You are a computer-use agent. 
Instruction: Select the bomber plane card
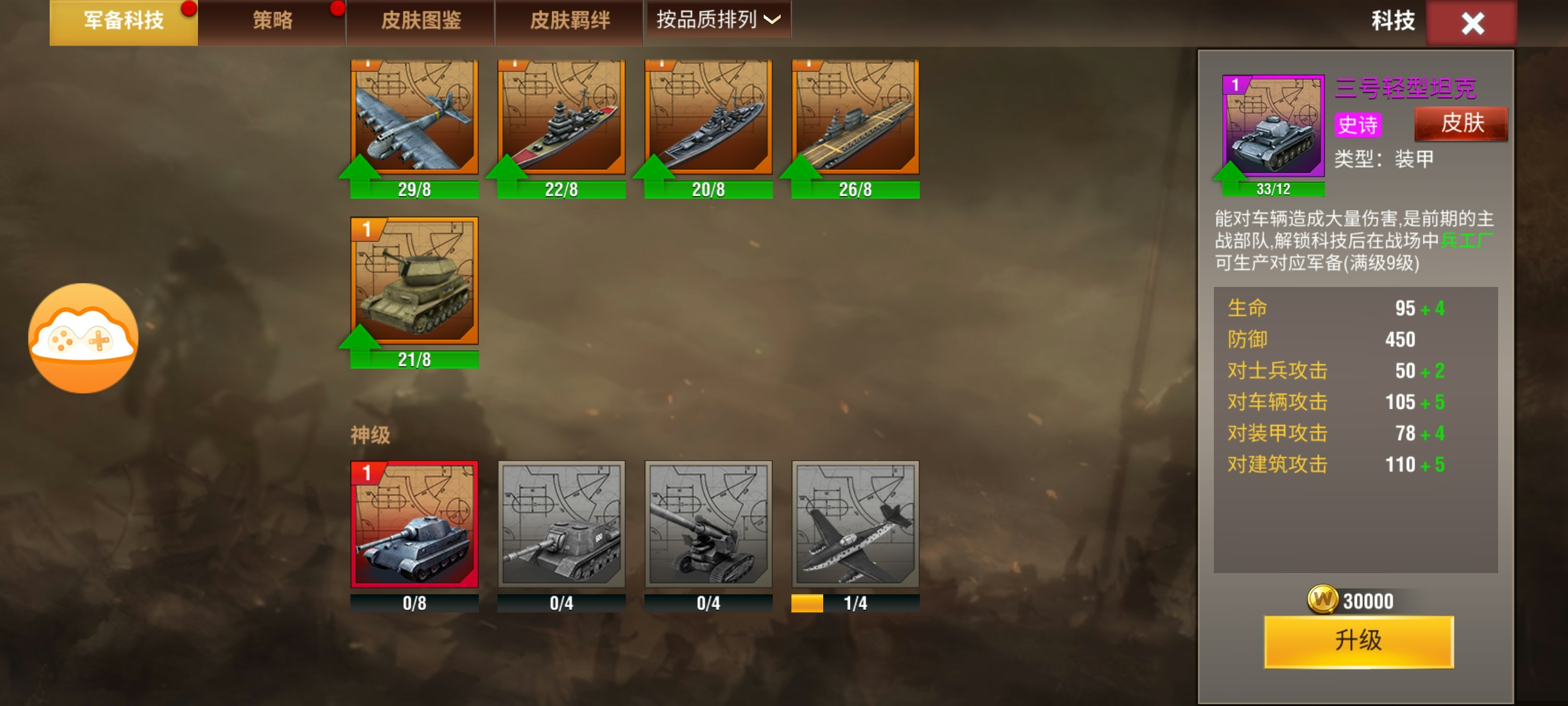tap(414, 118)
